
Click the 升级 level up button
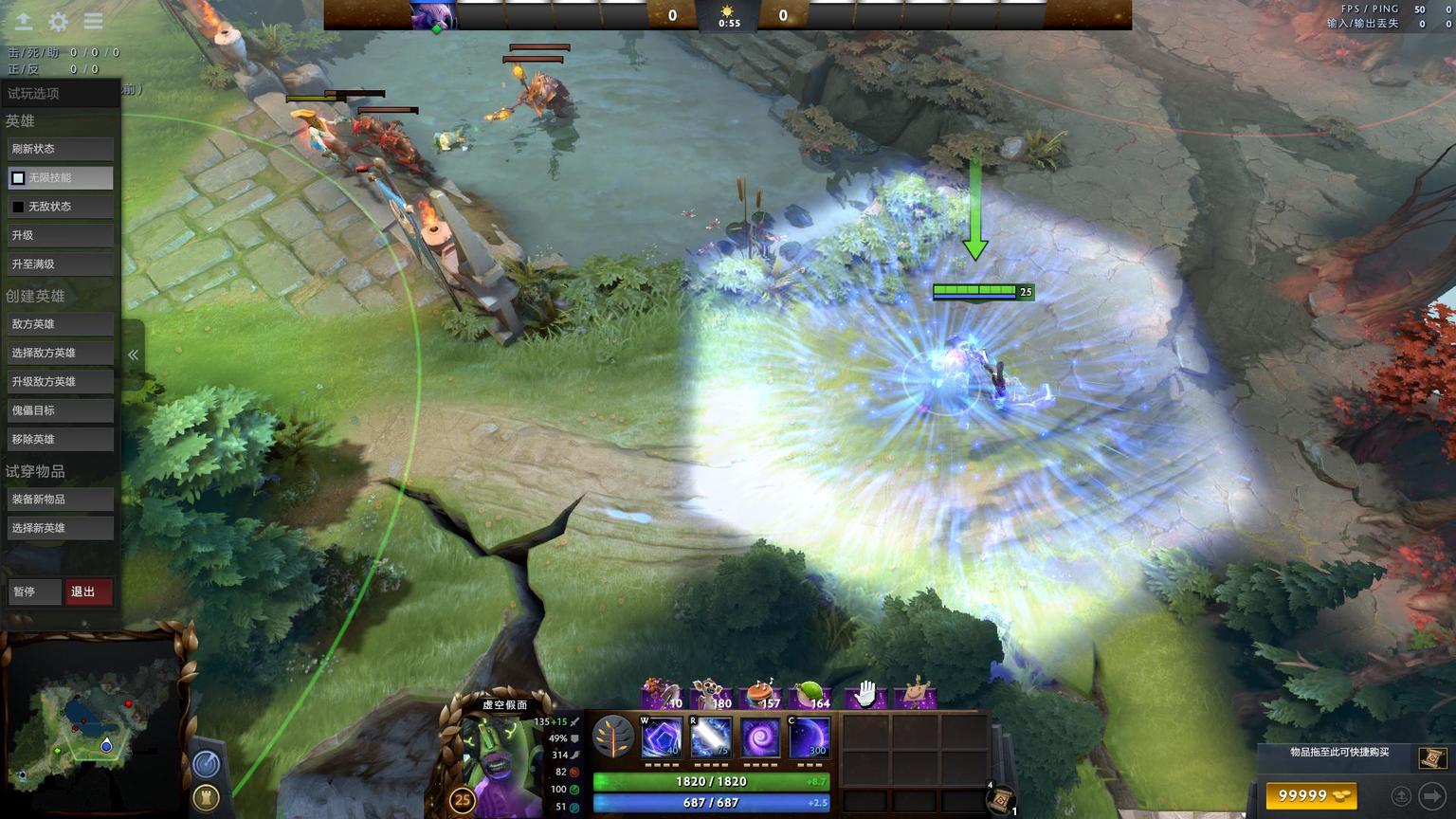point(60,235)
